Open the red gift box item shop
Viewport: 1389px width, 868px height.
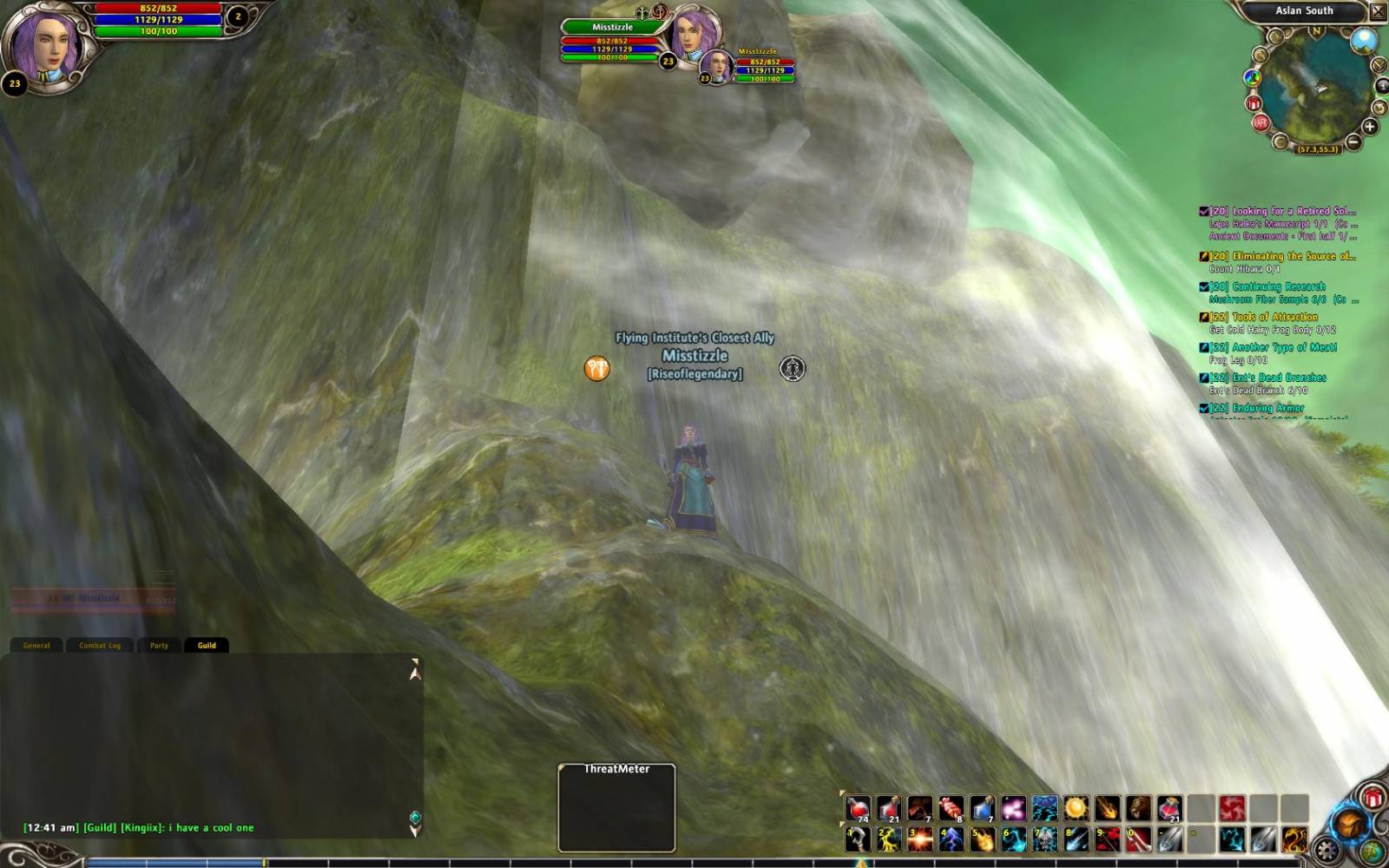coord(1373,797)
